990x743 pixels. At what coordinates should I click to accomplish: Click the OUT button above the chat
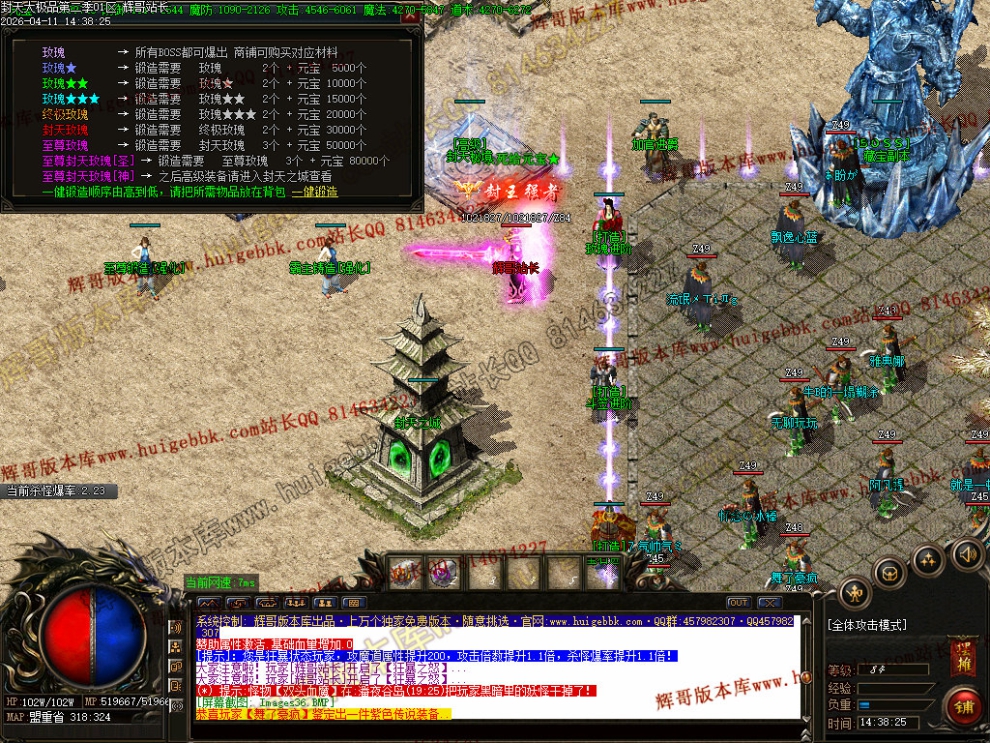[x=738, y=603]
